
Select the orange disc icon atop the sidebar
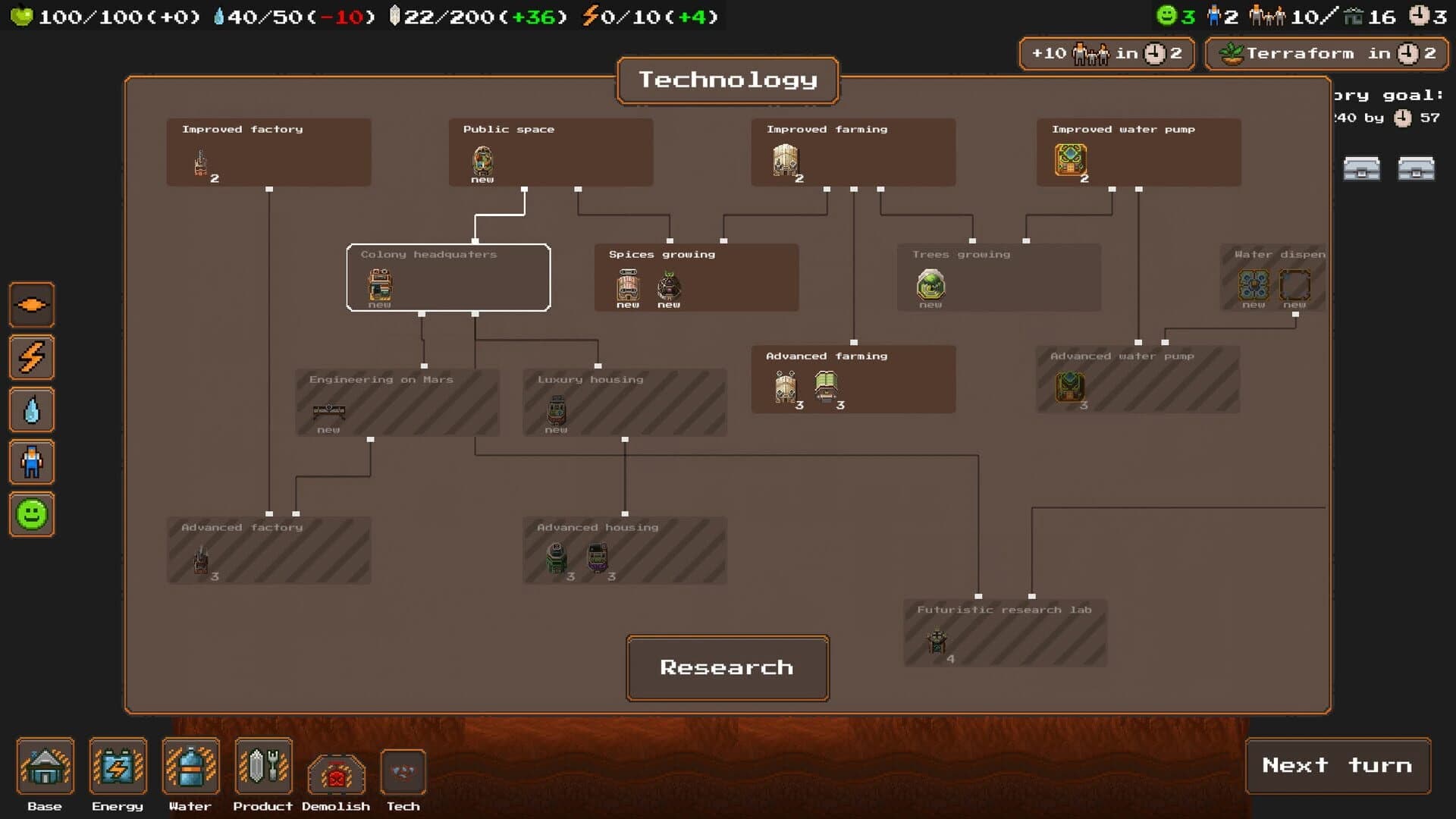click(31, 305)
